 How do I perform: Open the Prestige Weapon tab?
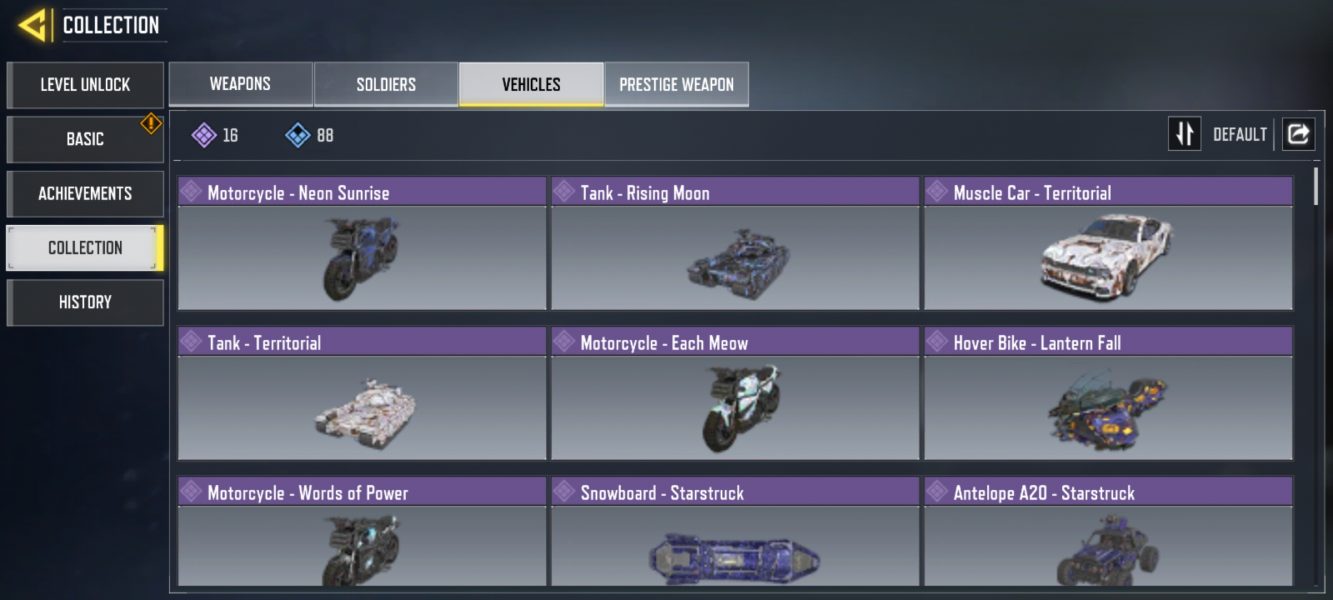point(676,84)
